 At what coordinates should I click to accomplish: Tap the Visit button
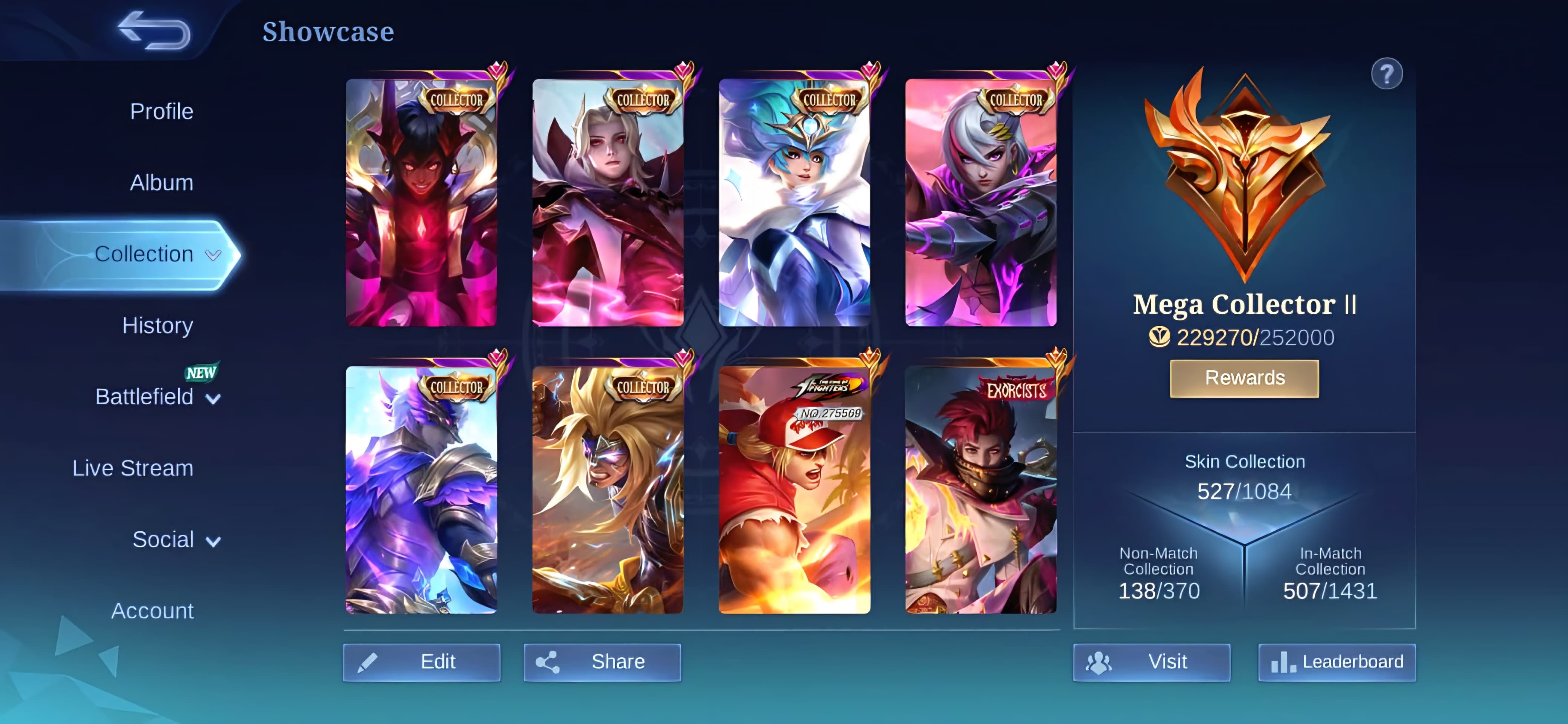coord(1151,662)
